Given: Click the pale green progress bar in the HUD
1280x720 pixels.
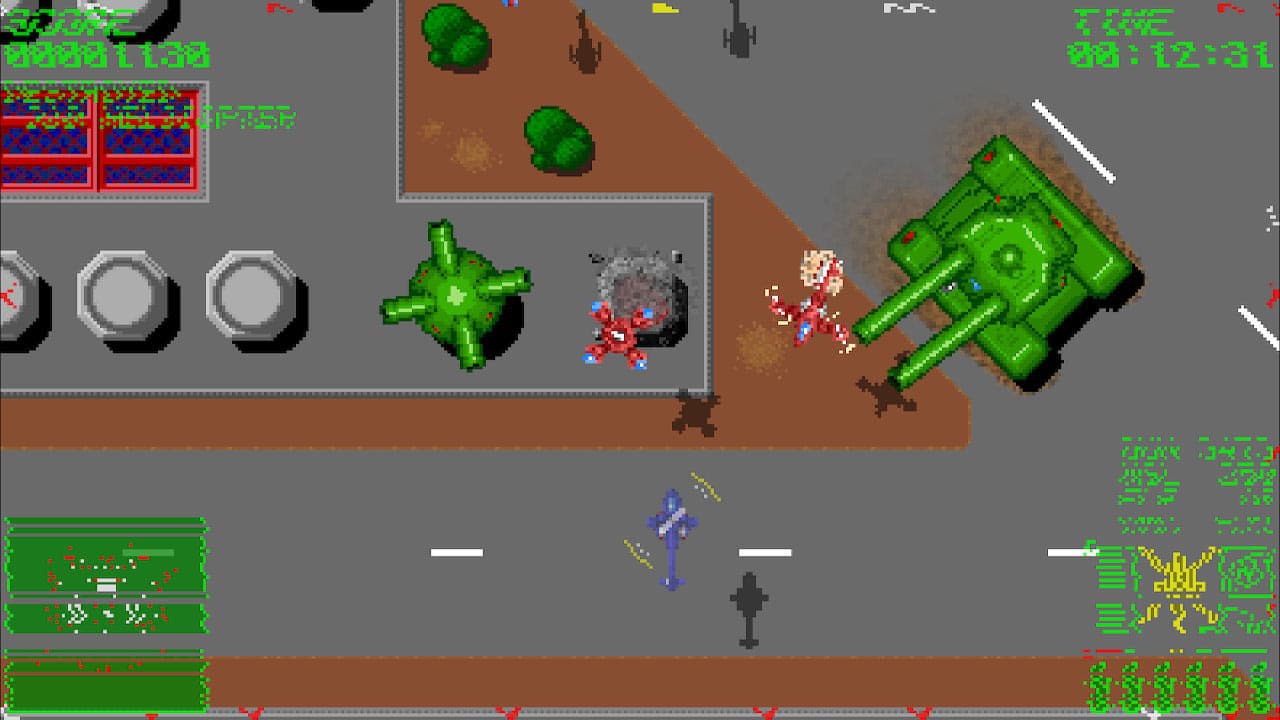Looking at the screenshot, I should (147, 552).
